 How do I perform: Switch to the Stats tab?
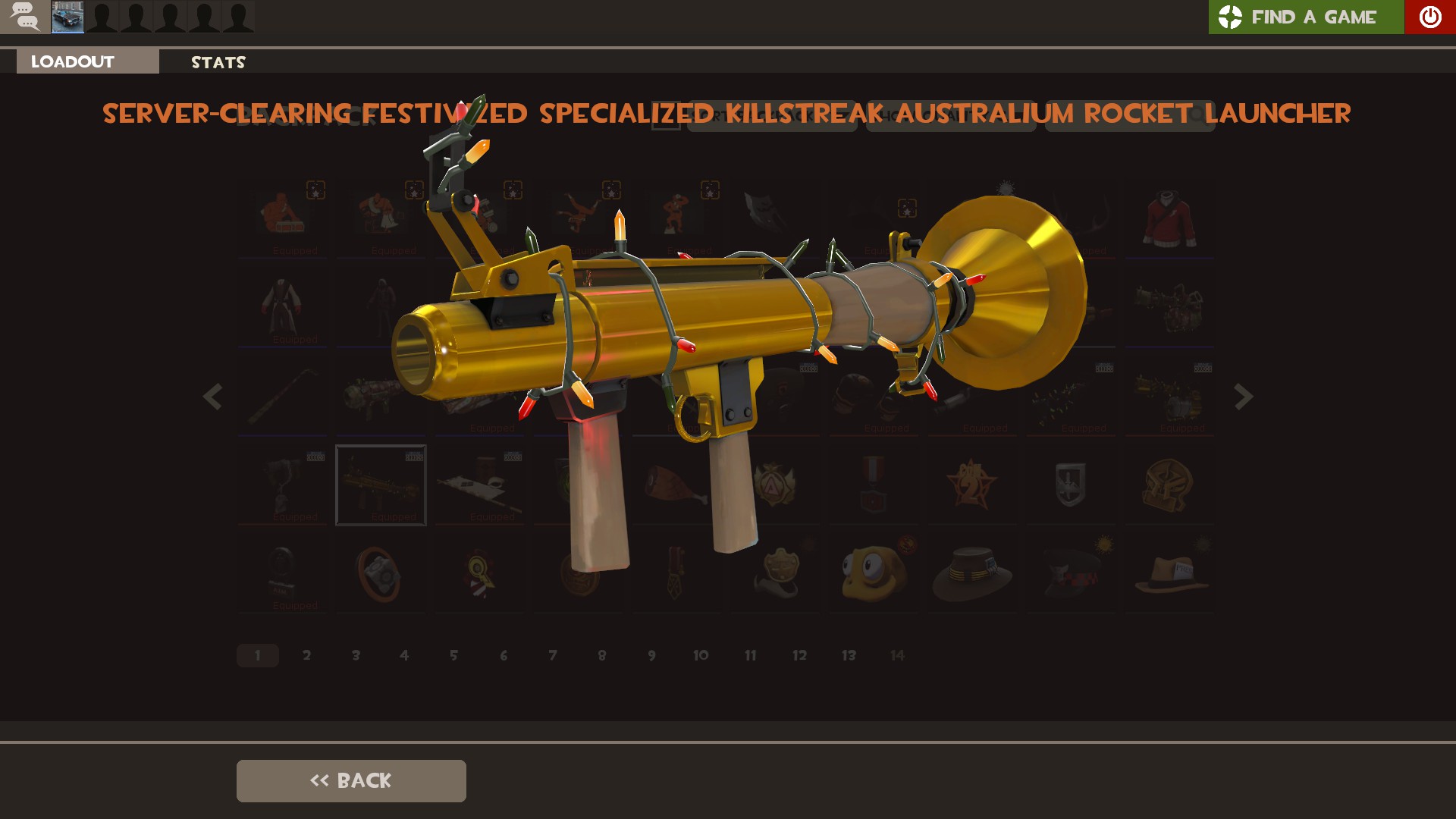[x=218, y=62]
